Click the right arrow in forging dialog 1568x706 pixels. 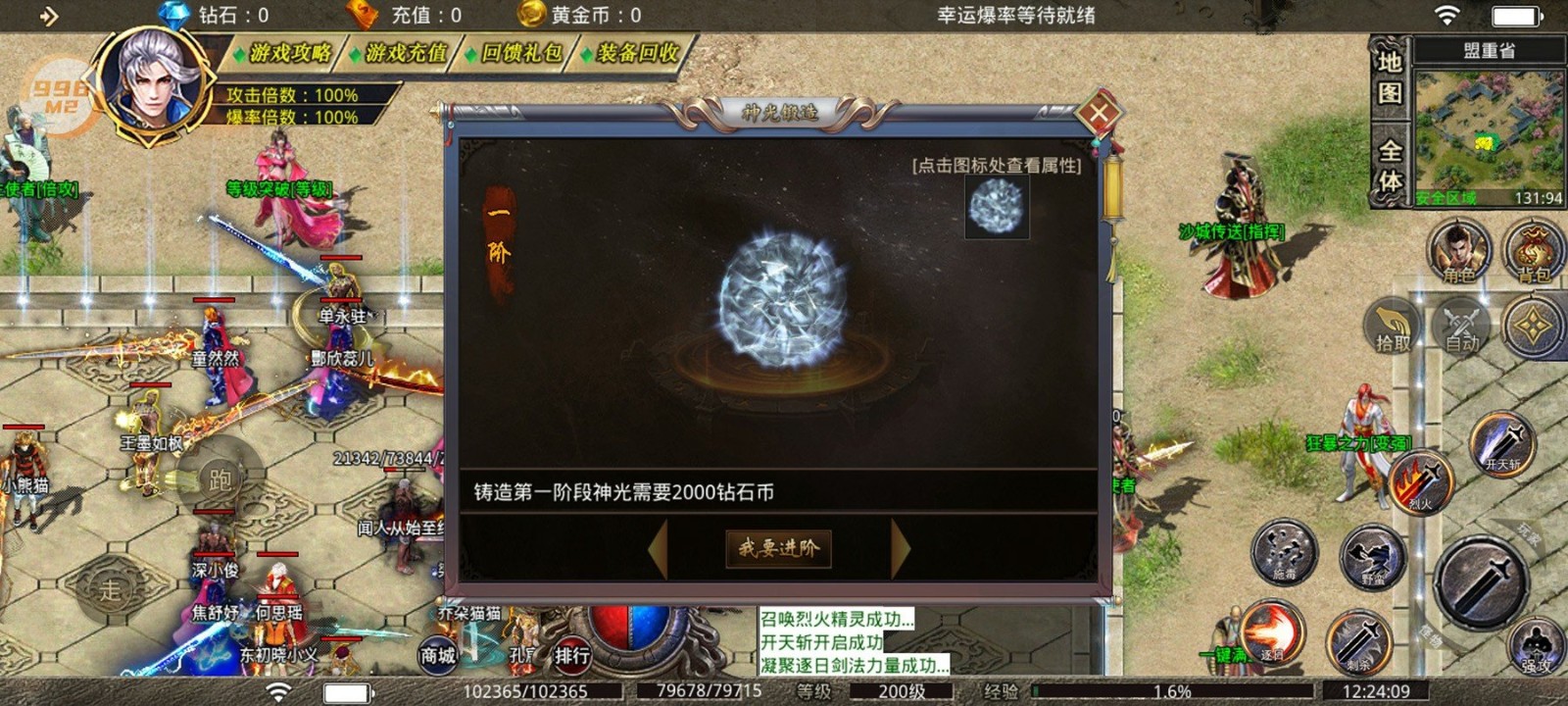pos(901,548)
